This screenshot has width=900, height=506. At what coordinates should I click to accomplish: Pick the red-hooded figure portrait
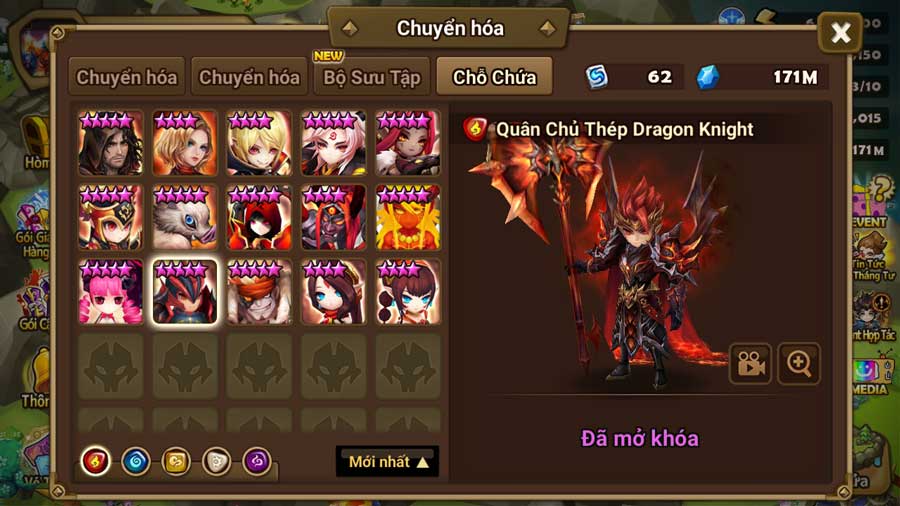pos(259,217)
